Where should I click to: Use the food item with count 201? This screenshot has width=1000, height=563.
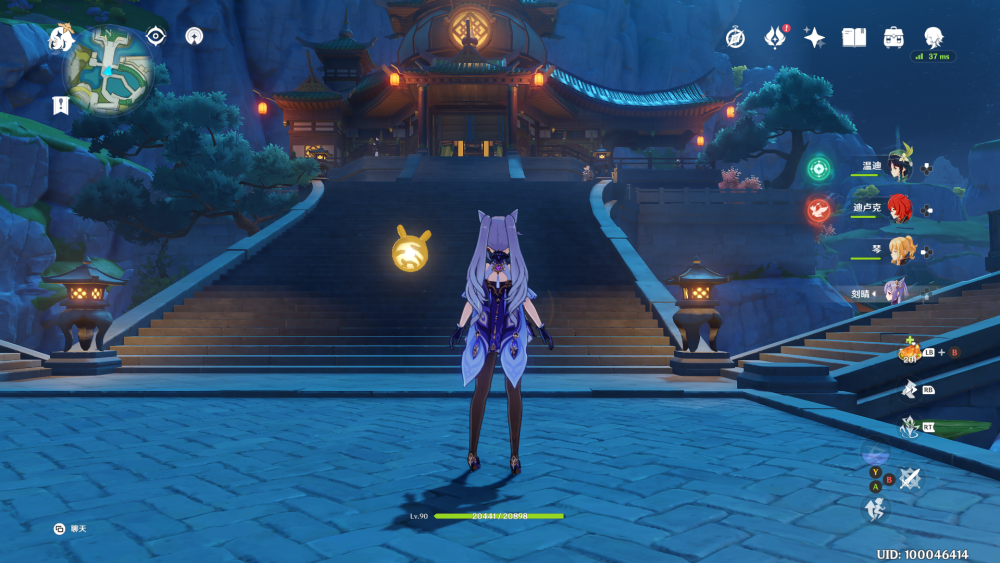pos(908,353)
